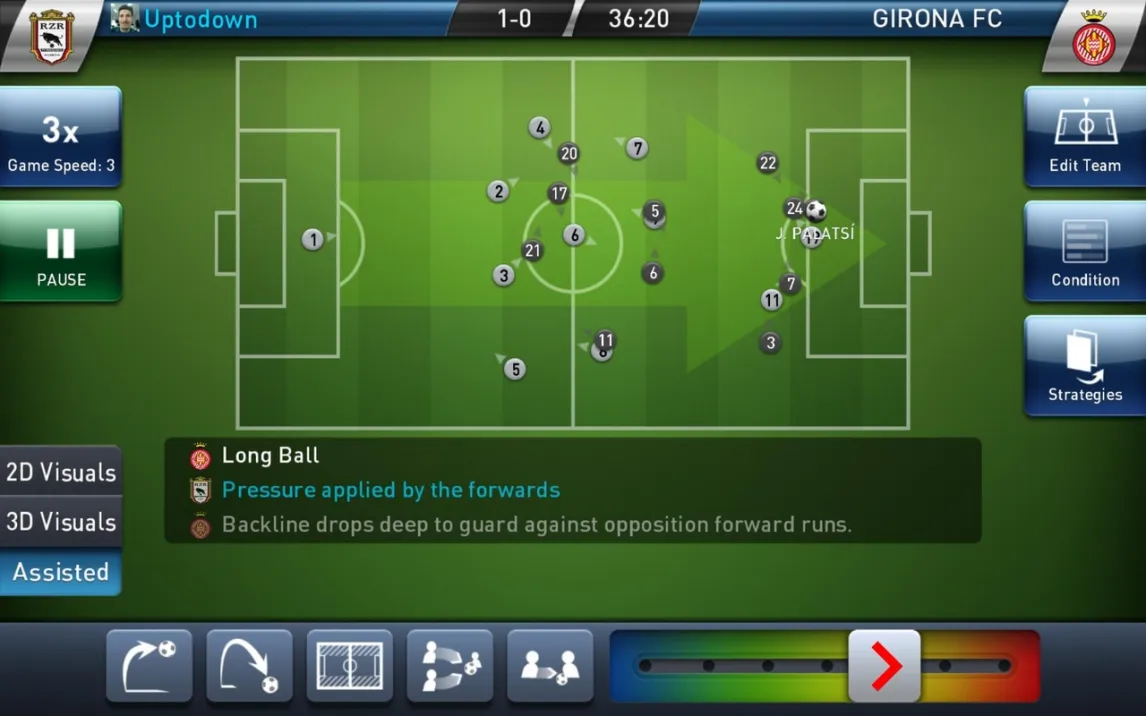Change the 3x Game Speed setting

tap(61, 137)
